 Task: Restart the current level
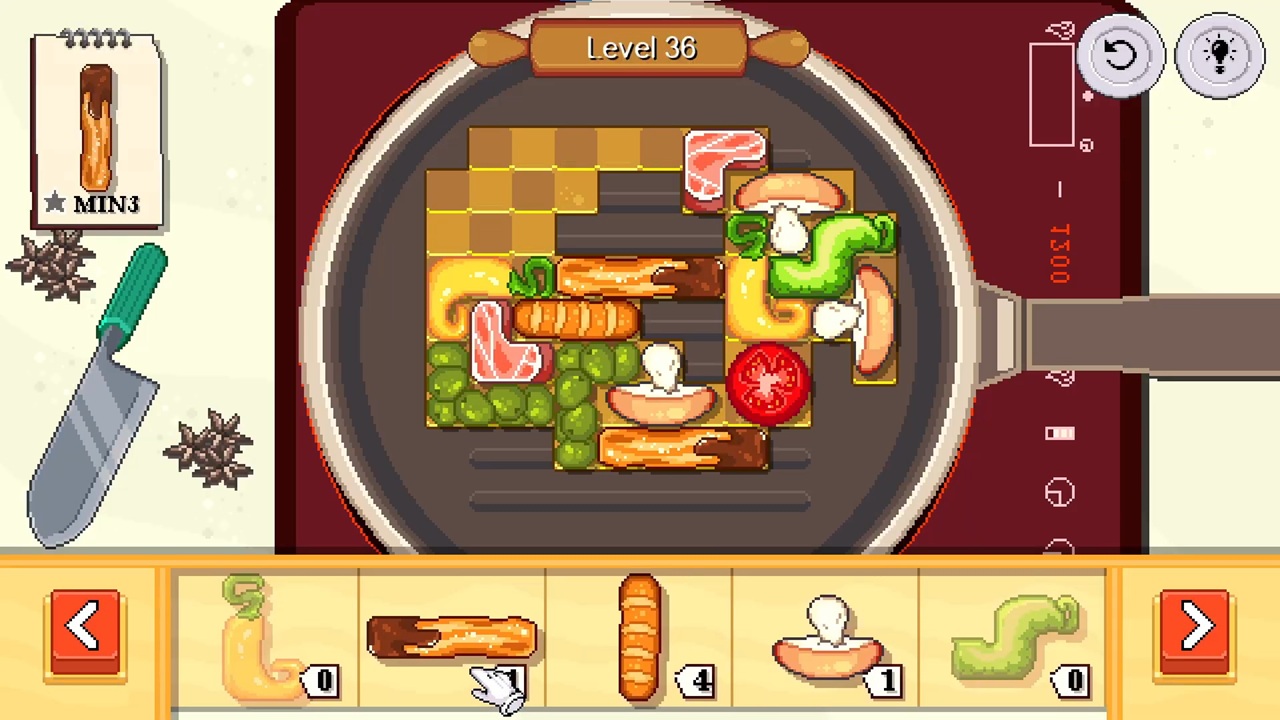pyautogui.click(x=1121, y=55)
